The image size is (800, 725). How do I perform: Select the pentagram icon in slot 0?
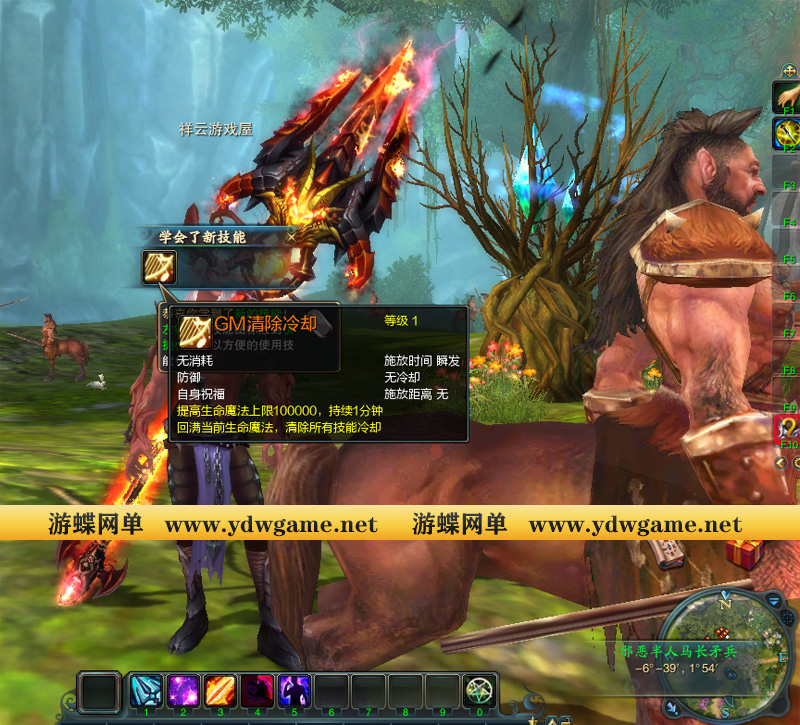(x=479, y=691)
